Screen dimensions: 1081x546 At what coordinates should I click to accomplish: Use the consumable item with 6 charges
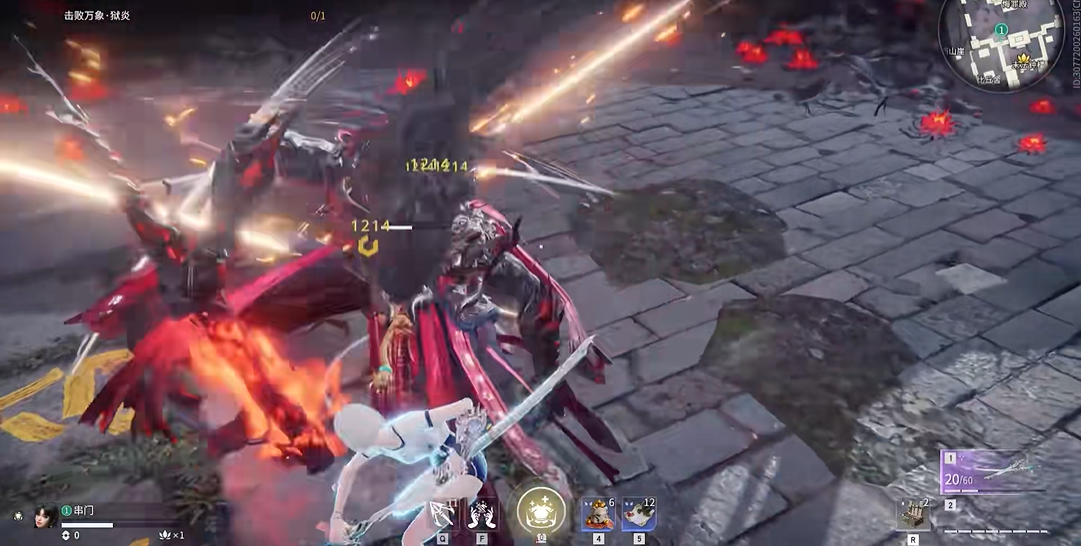coord(598,515)
